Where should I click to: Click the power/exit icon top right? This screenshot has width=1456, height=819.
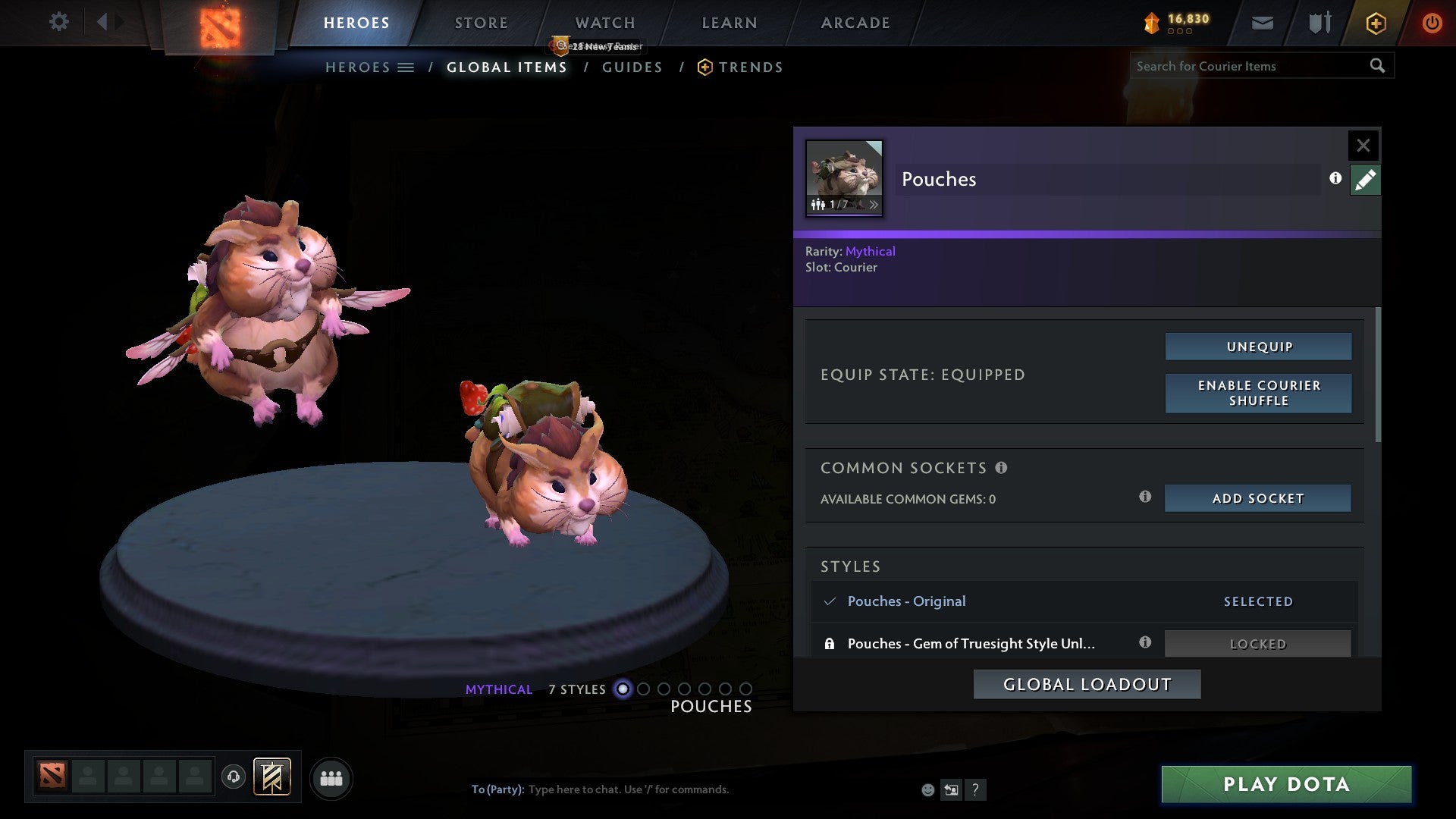tap(1432, 22)
